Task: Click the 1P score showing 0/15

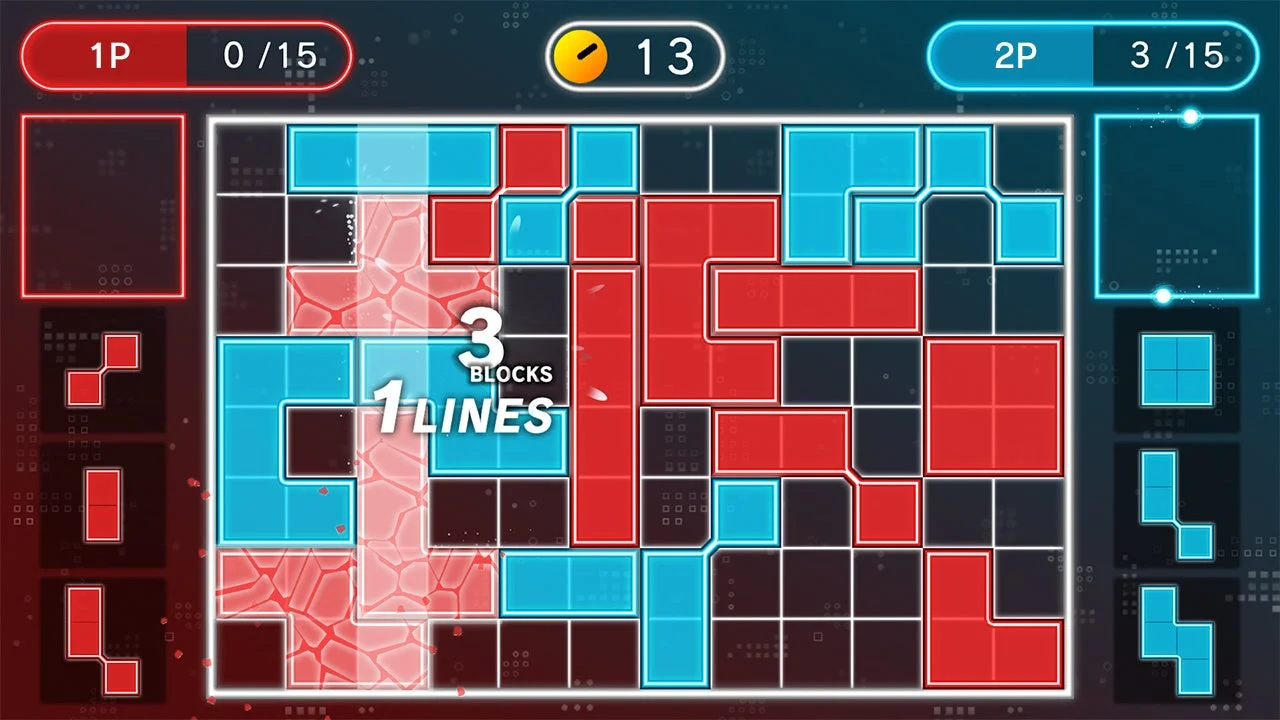Action: (185, 55)
